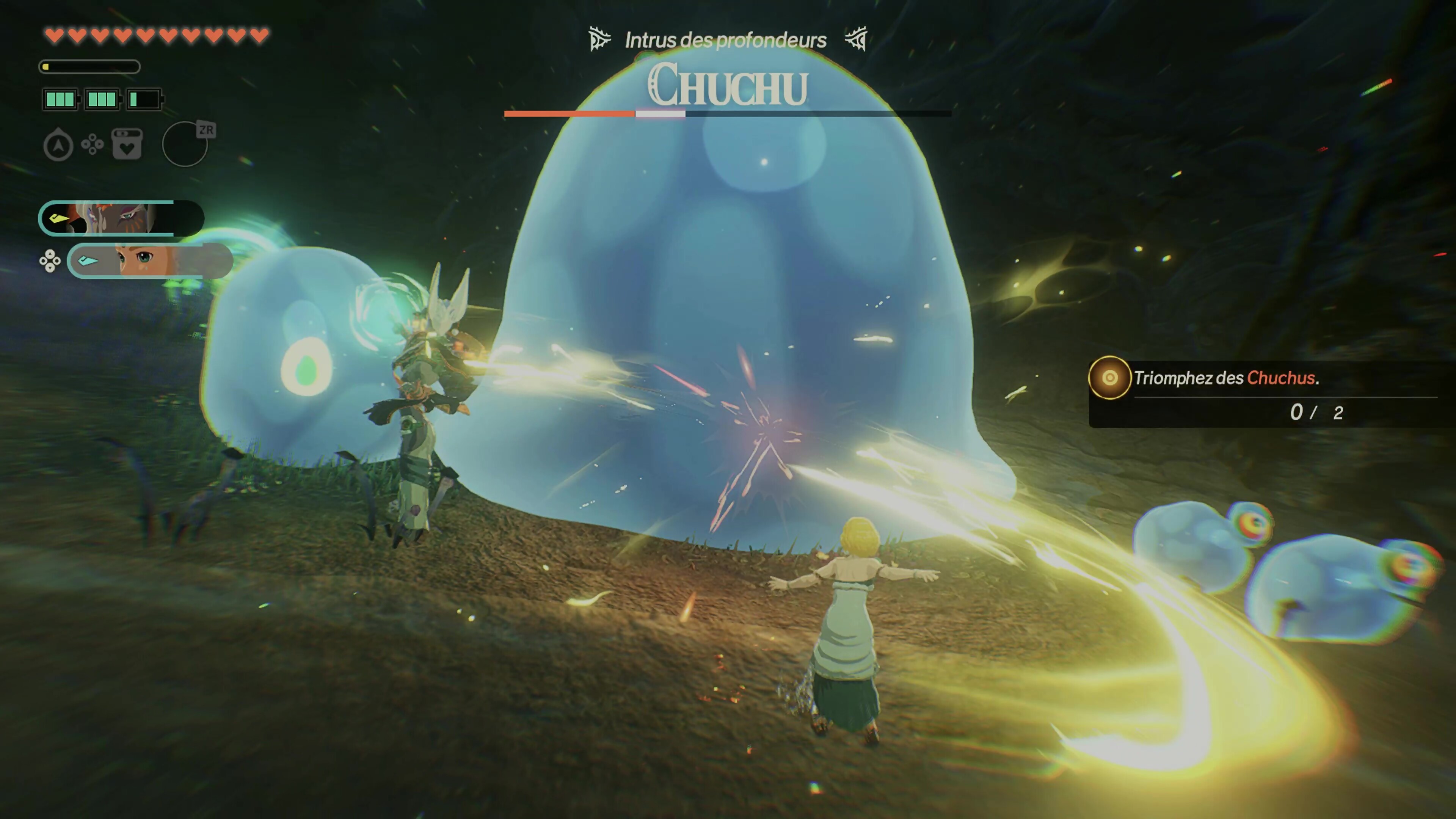Activate the empty circular ZR ability slot

pos(185,145)
